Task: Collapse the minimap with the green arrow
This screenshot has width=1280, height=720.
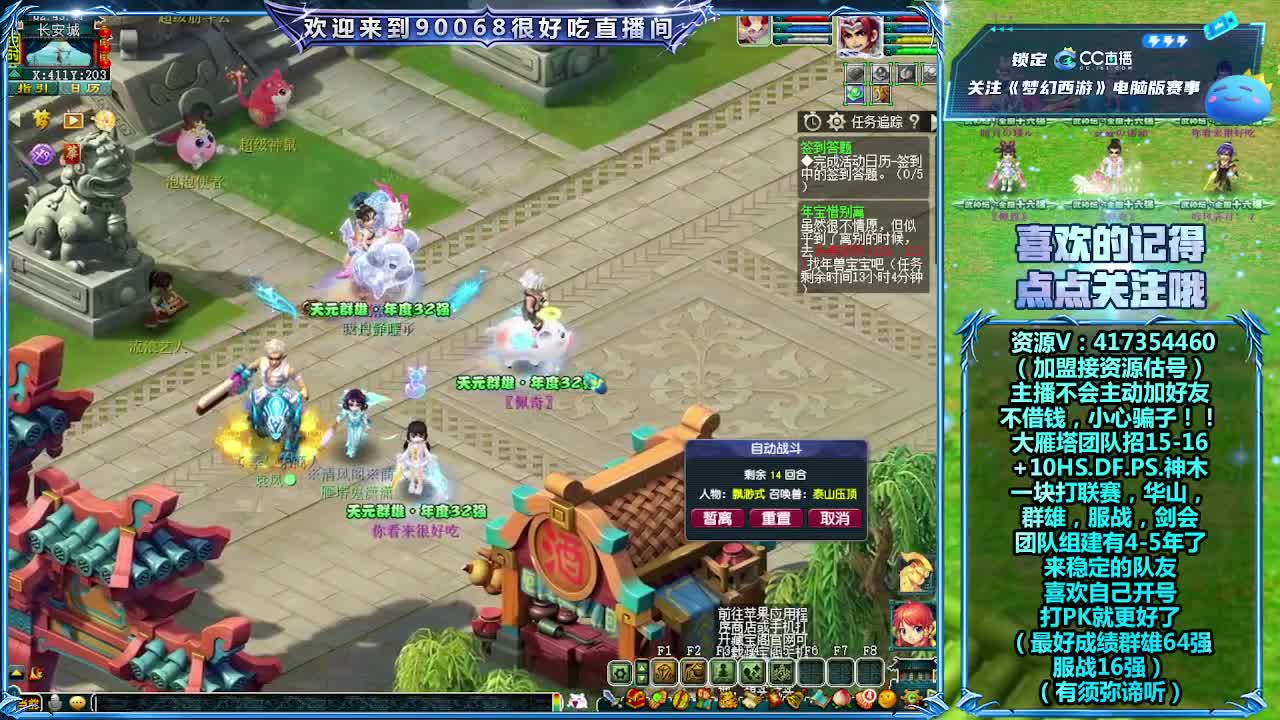Action: point(15,73)
